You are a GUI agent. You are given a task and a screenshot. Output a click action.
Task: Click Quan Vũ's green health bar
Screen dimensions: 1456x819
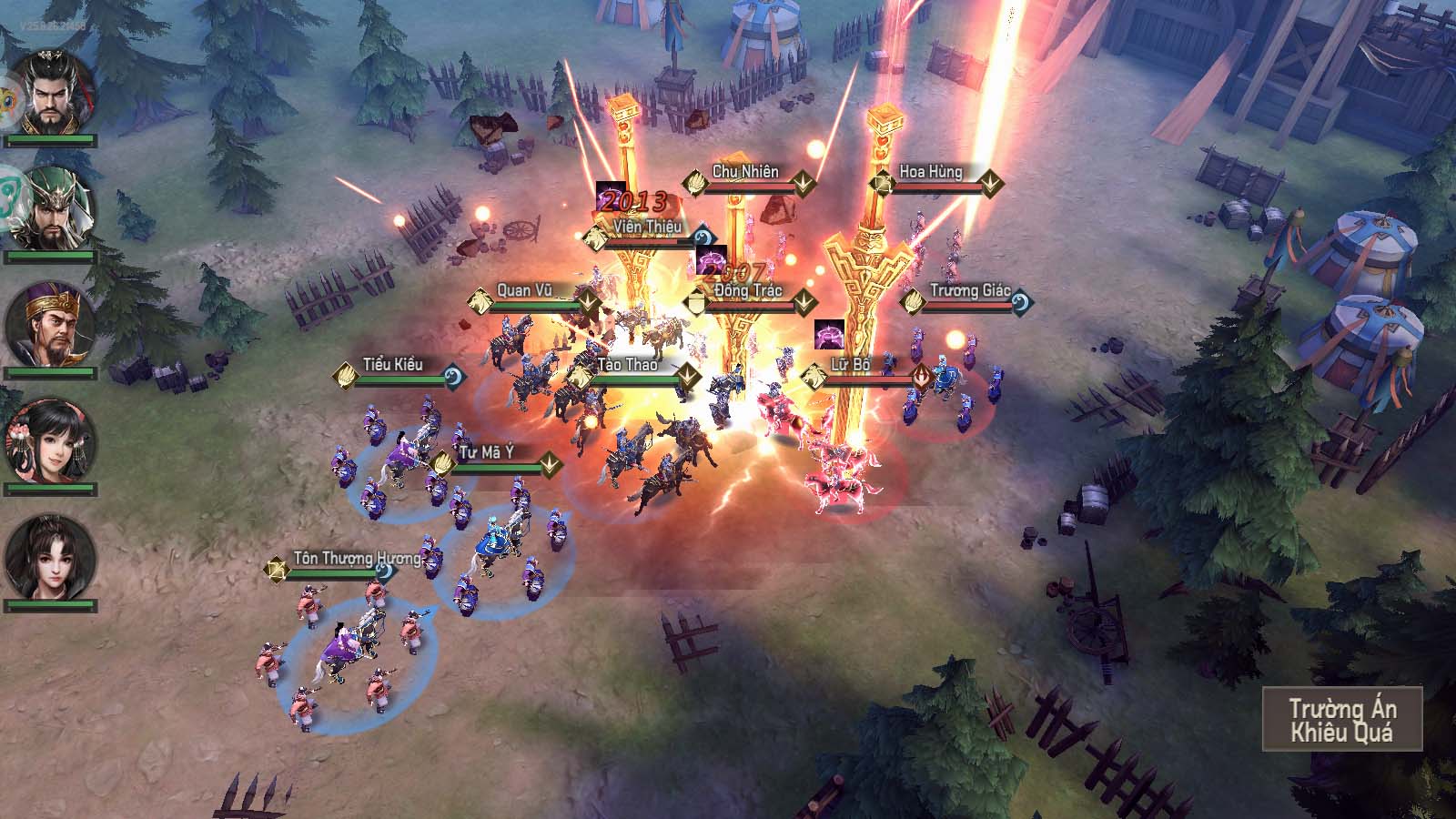537,304
